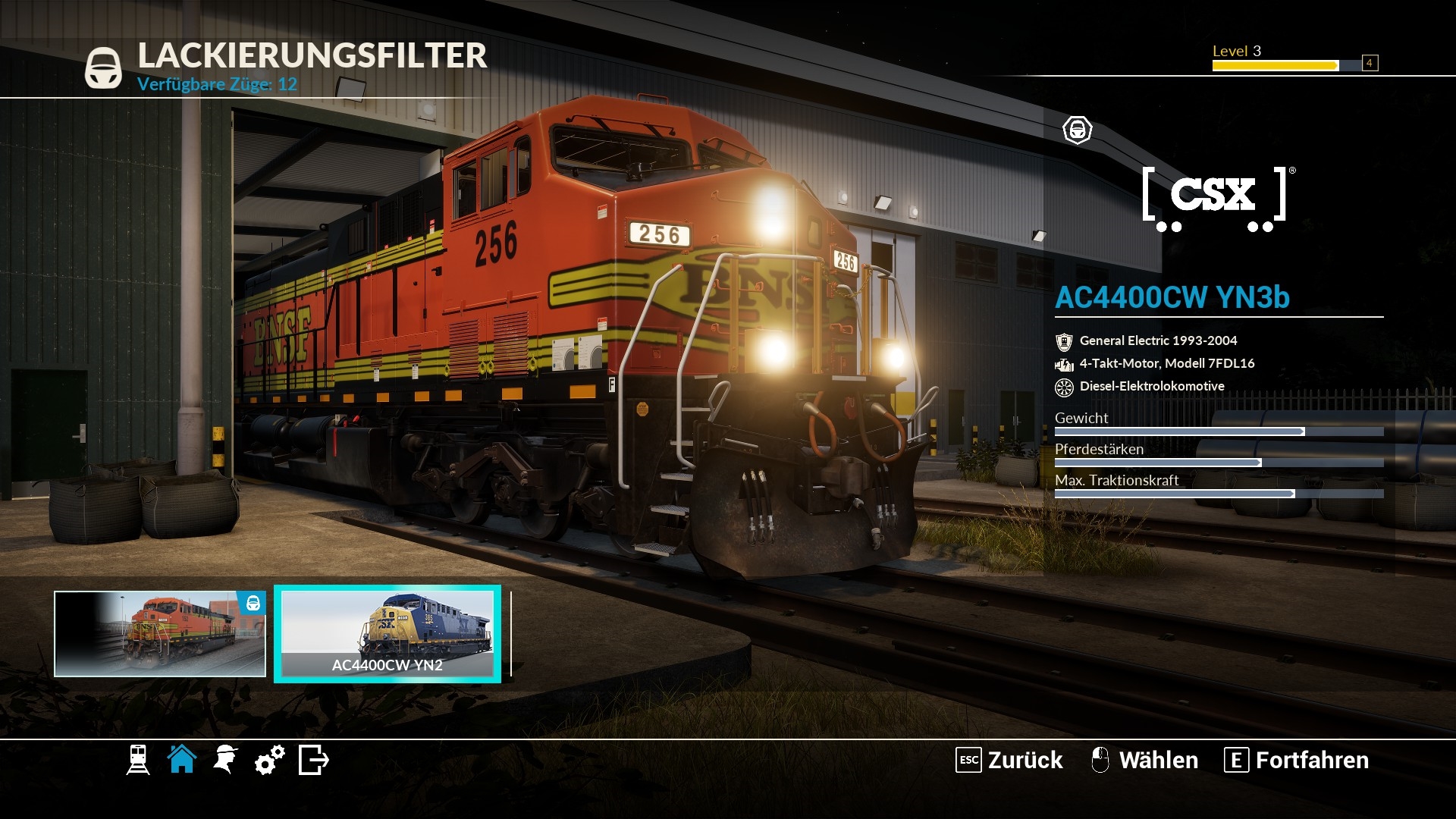Choose the AC4400CW YN2 livery thumbnail
The height and width of the screenshot is (819, 1456).
pos(388,634)
